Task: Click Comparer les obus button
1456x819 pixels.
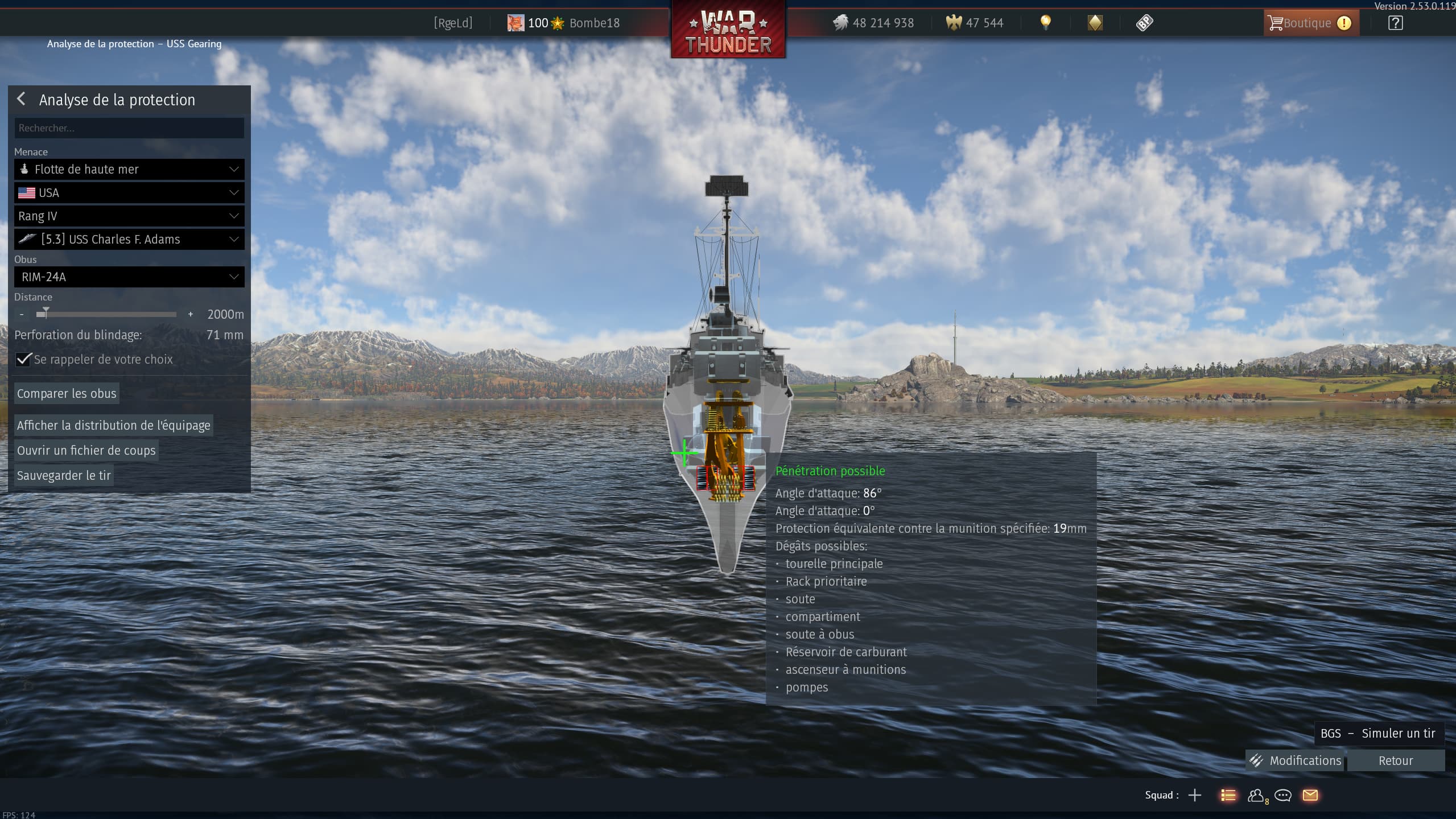Action: click(67, 393)
